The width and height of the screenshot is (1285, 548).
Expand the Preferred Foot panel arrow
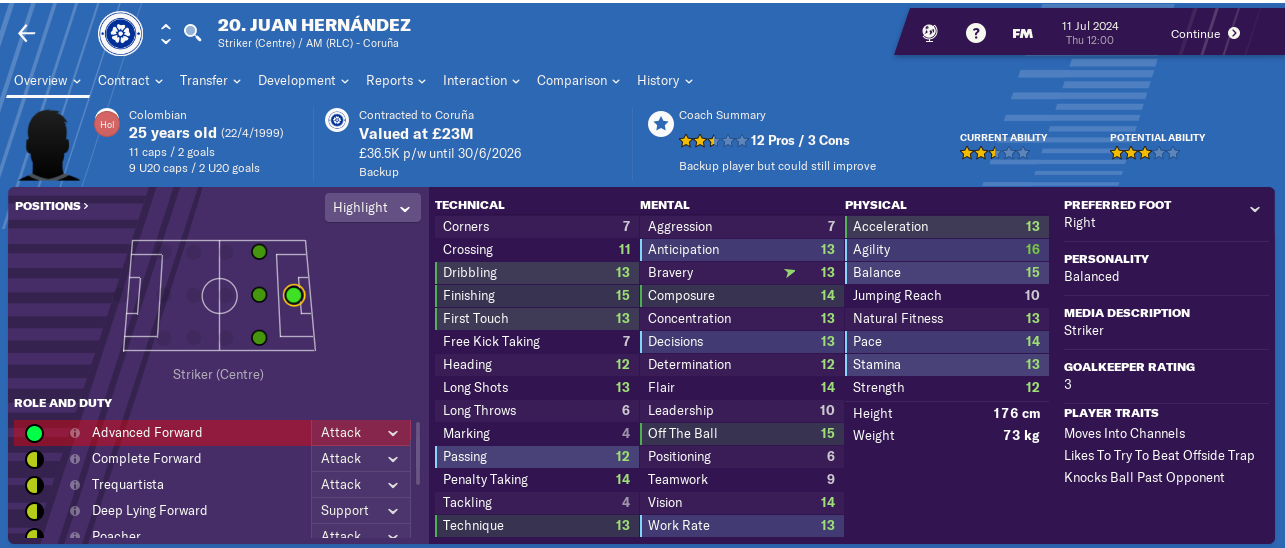[x=1254, y=209]
